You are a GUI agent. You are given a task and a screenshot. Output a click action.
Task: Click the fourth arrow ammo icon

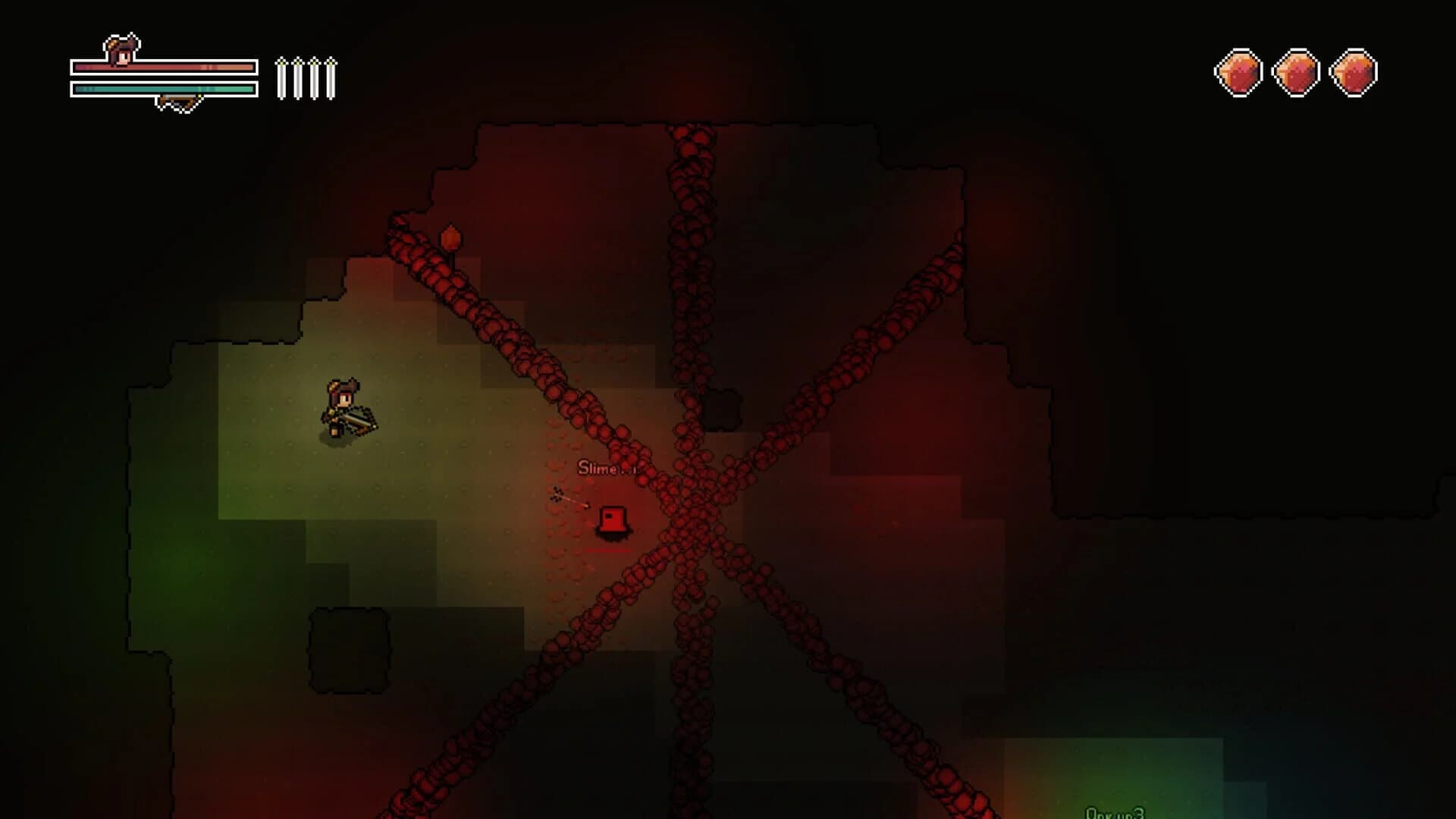point(330,76)
